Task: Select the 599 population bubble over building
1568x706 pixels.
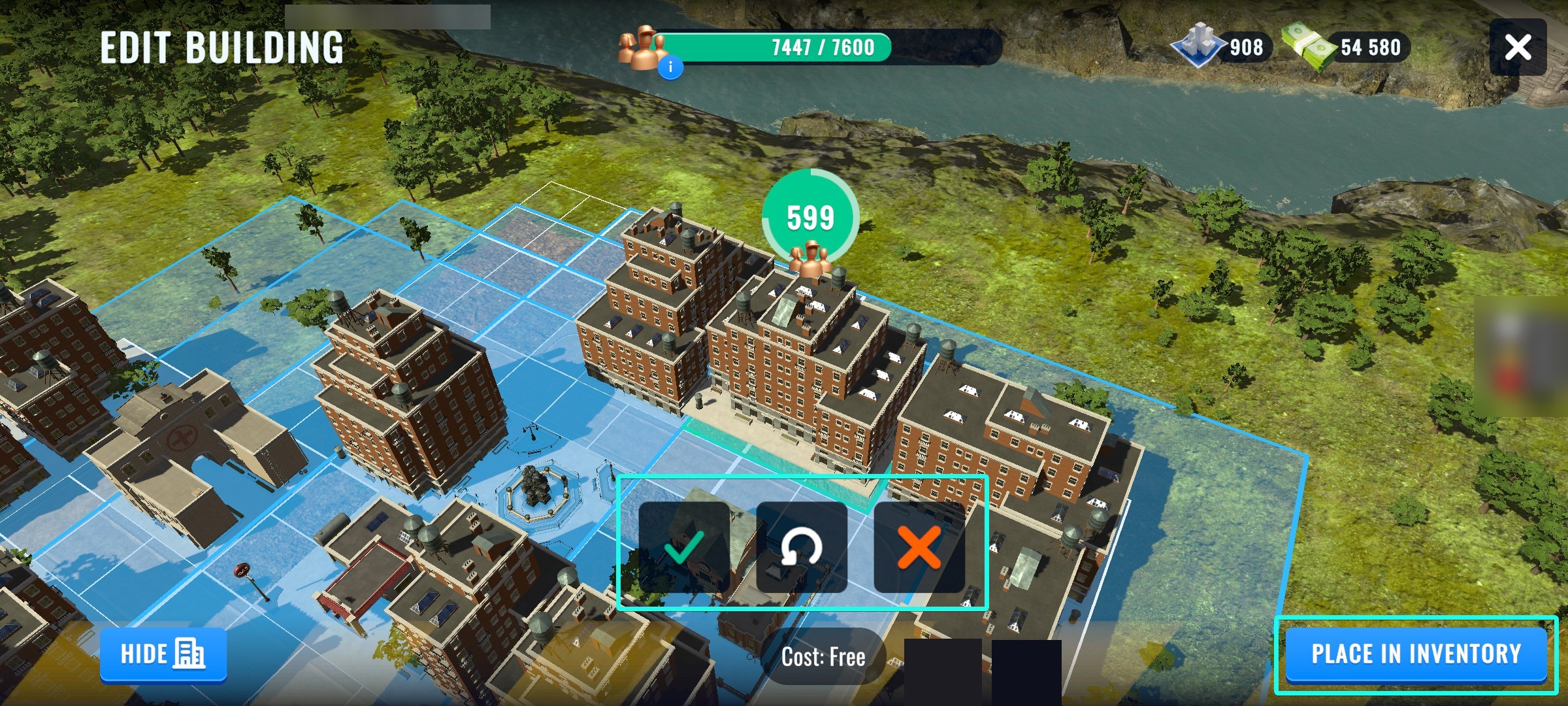Action: [810, 219]
